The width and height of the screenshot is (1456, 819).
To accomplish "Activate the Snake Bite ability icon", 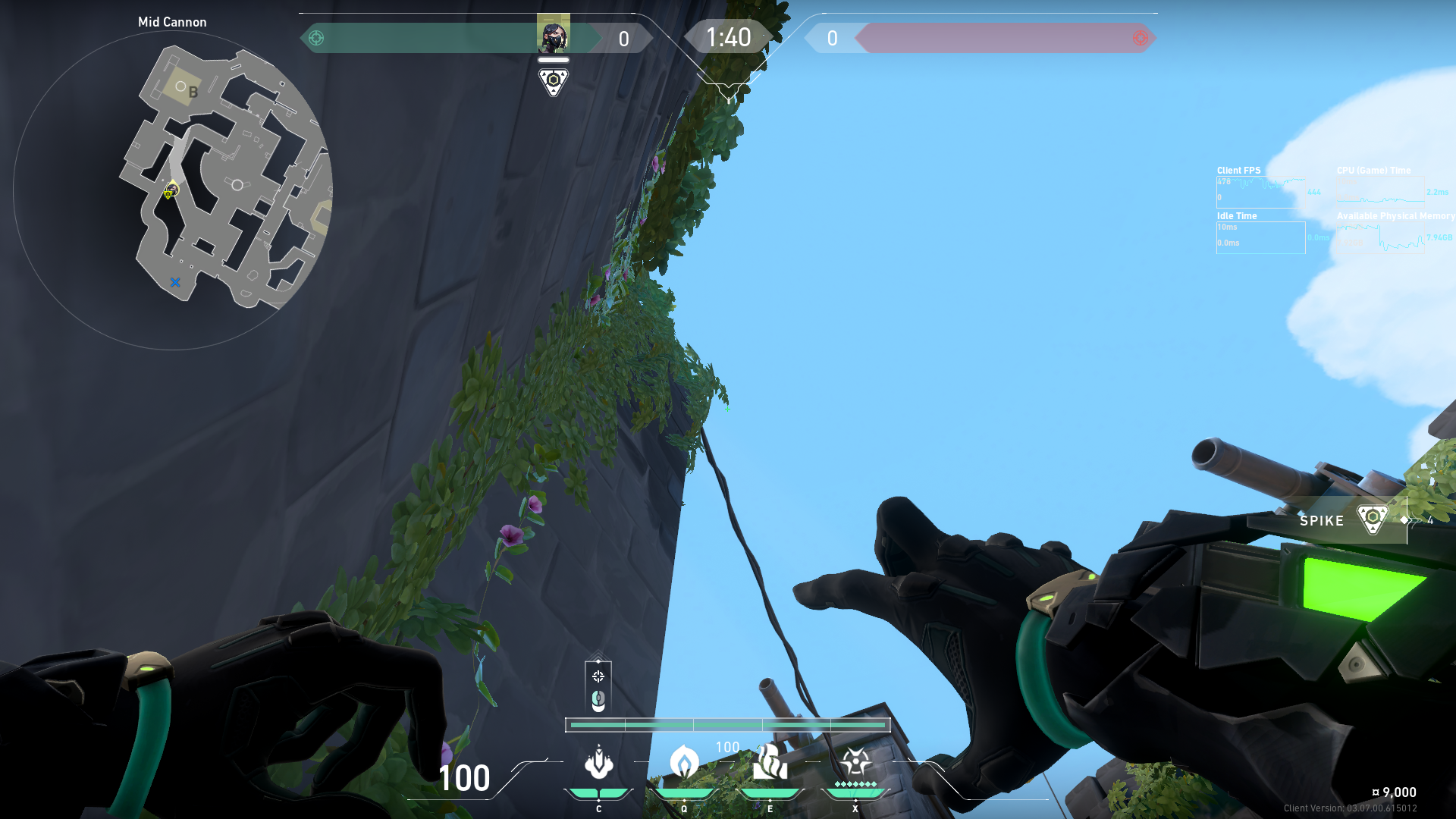I will coord(598,763).
